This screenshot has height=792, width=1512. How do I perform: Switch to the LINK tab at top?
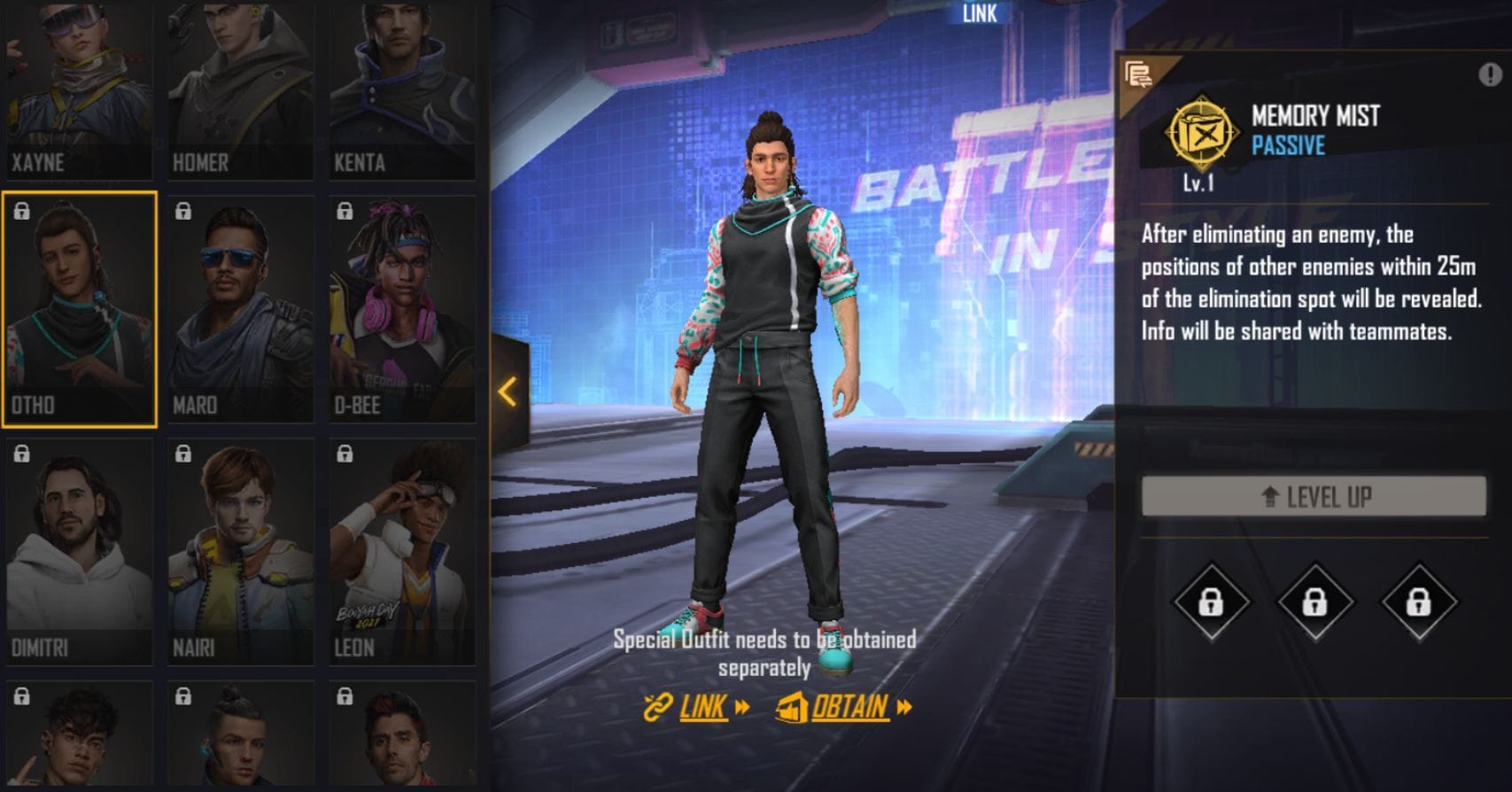981,14
